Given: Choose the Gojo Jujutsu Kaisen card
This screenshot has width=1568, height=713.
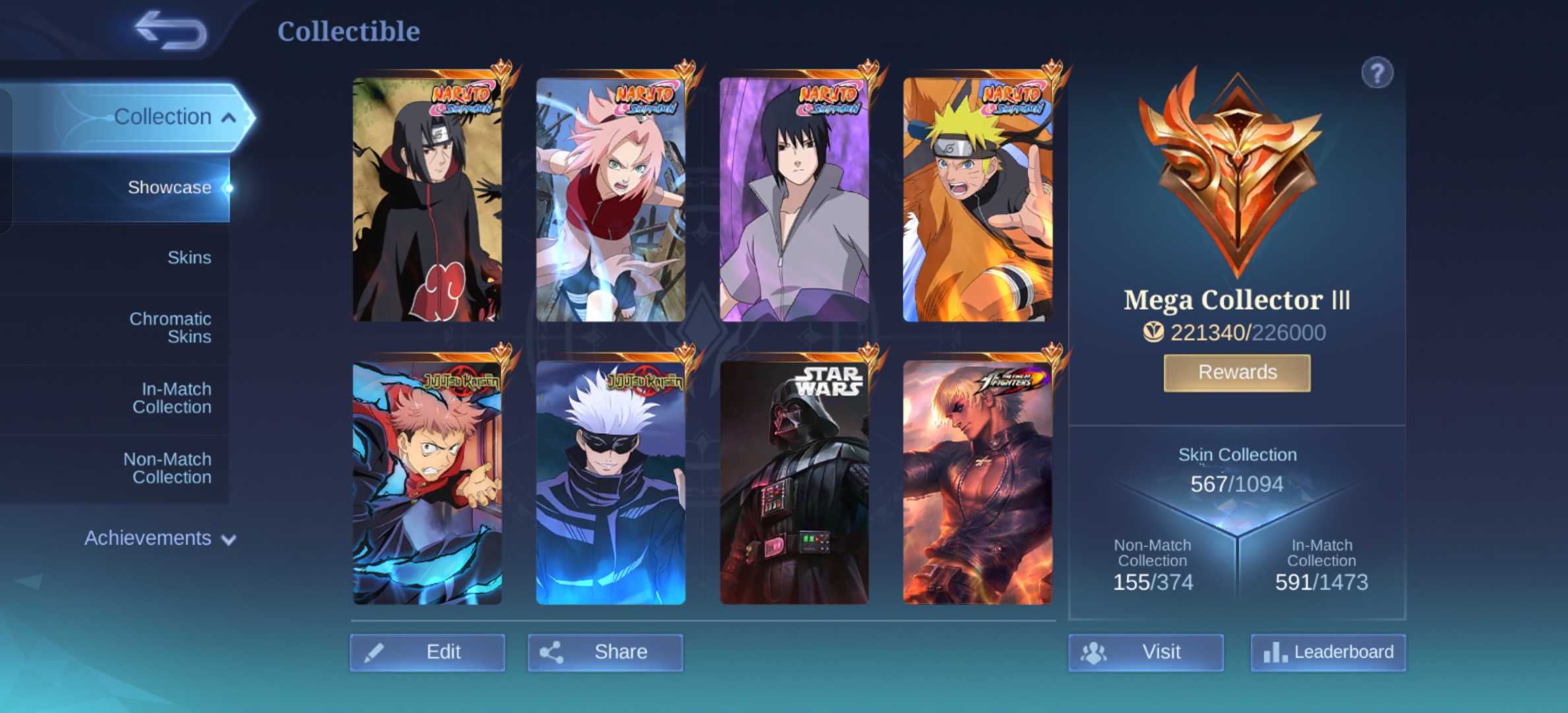Looking at the screenshot, I should 610,483.
